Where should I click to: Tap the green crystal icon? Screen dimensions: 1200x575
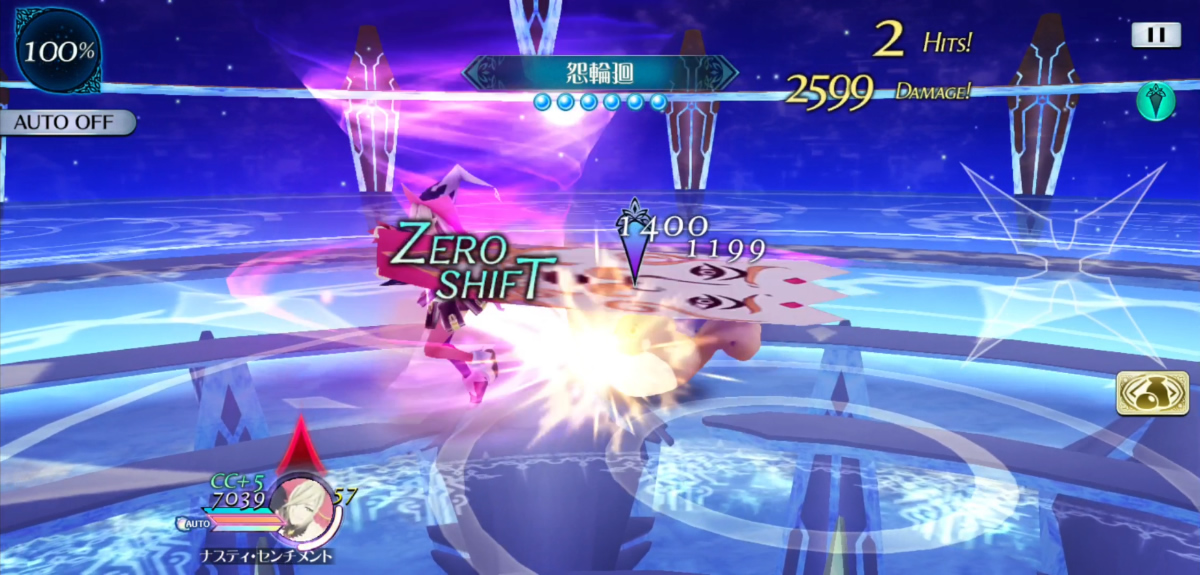pyautogui.click(x=1155, y=101)
